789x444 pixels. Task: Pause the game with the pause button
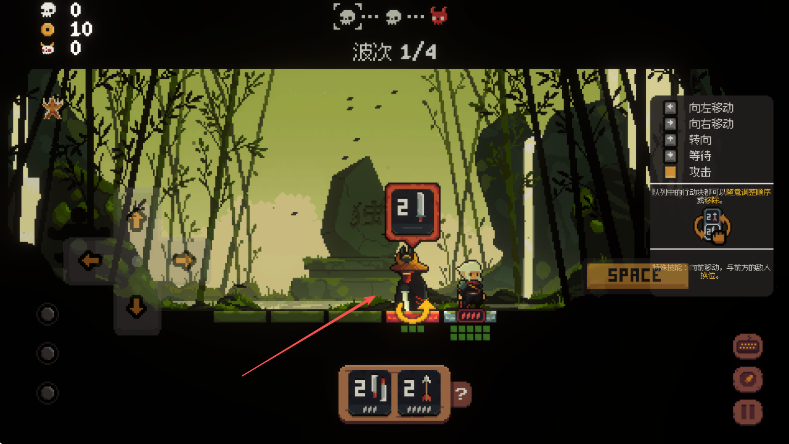(746, 412)
